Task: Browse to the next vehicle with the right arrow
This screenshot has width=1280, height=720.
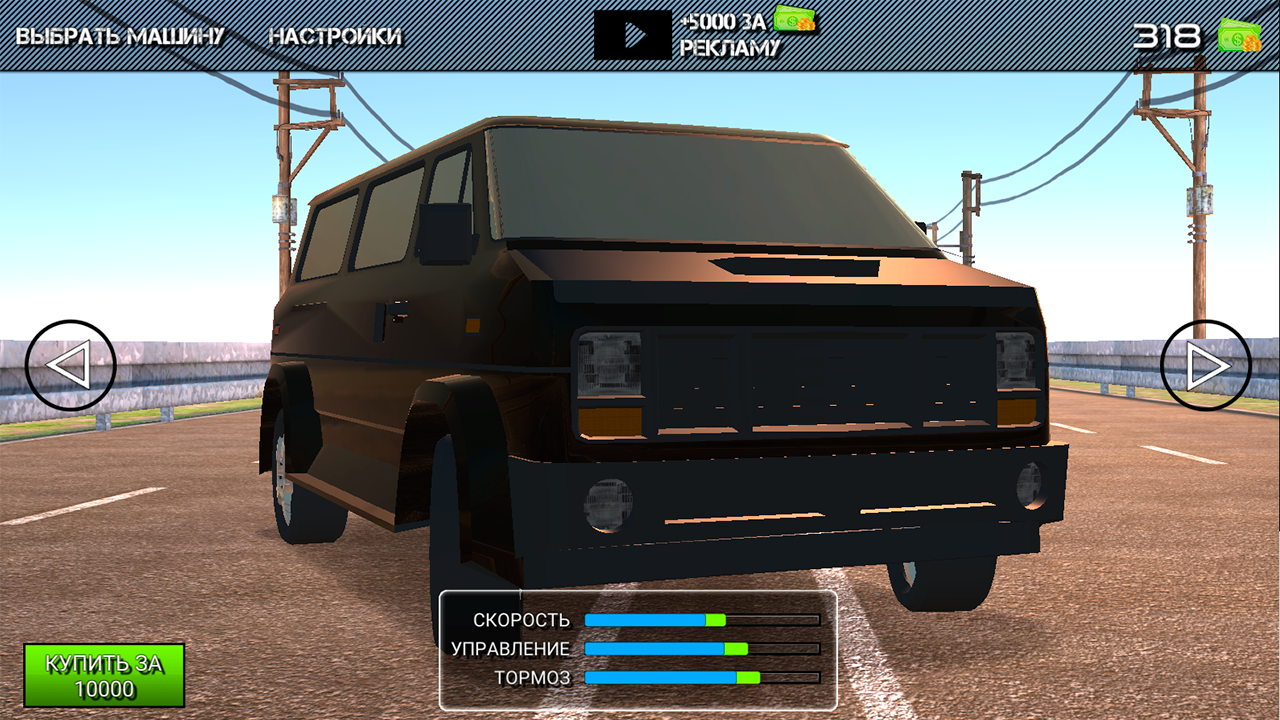Action: click(x=1204, y=362)
